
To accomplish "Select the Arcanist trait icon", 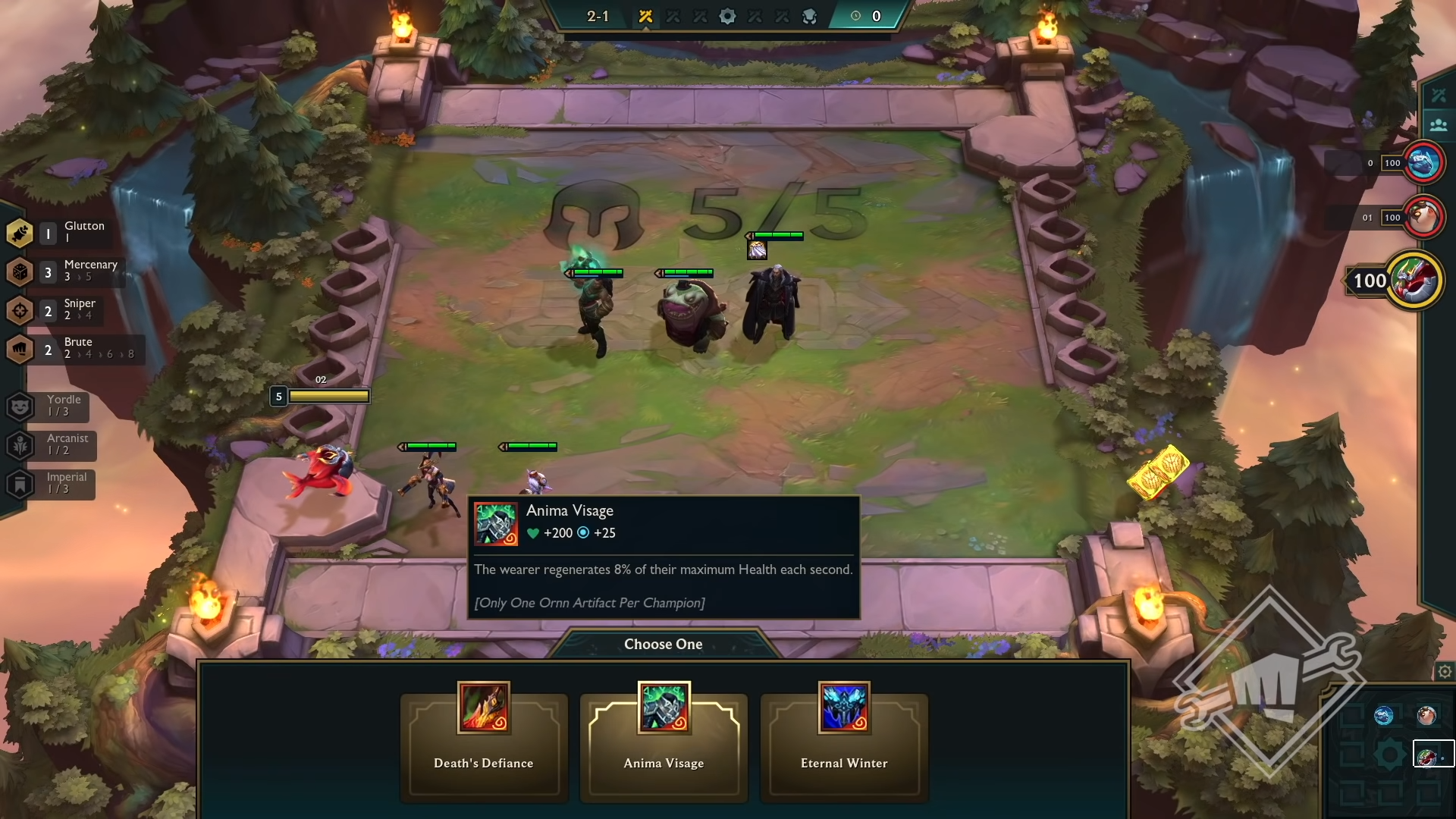I will click(x=20, y=446).
